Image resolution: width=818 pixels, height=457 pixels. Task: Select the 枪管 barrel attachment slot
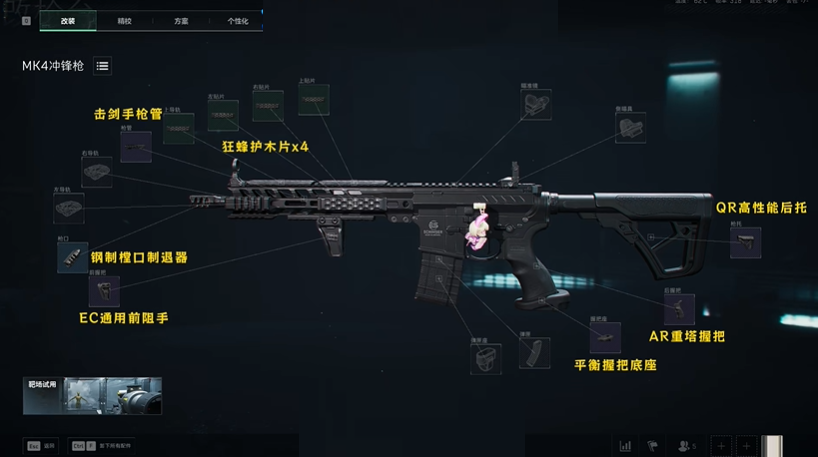[135, 147]
